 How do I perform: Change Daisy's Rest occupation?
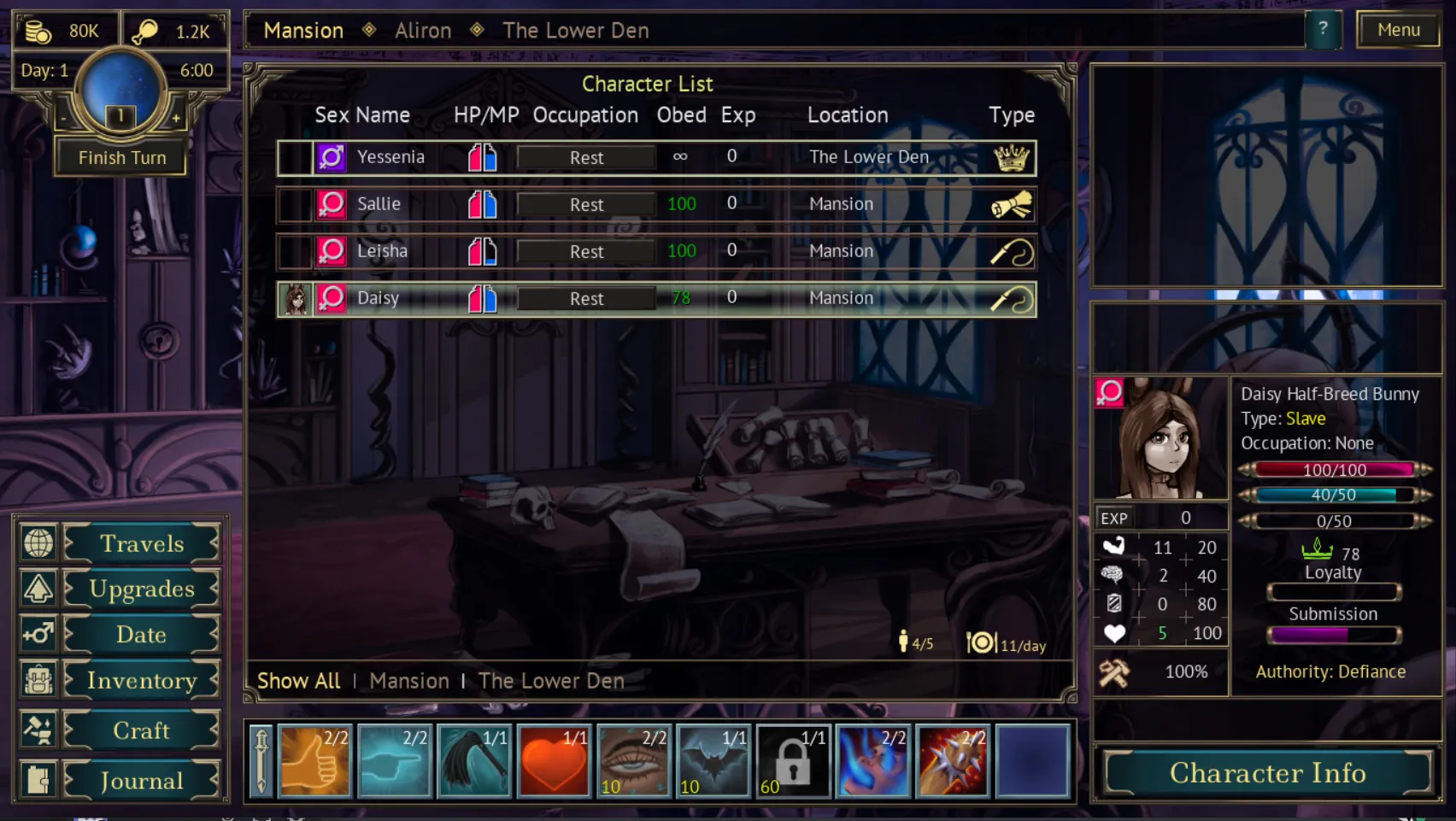point(586,298)
